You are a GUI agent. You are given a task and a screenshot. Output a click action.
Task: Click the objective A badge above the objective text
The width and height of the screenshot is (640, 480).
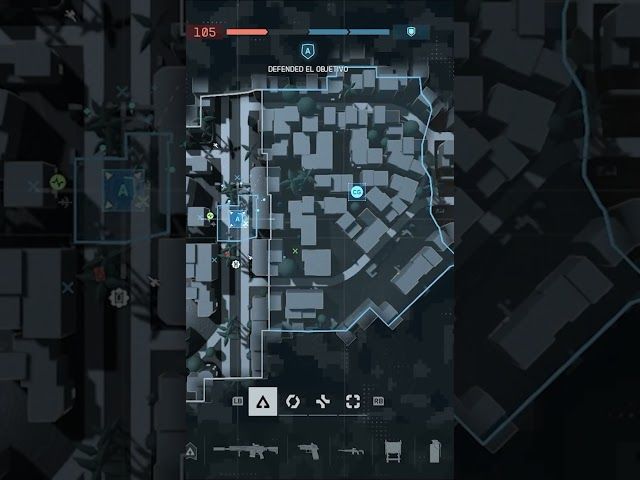coord(307,48)
